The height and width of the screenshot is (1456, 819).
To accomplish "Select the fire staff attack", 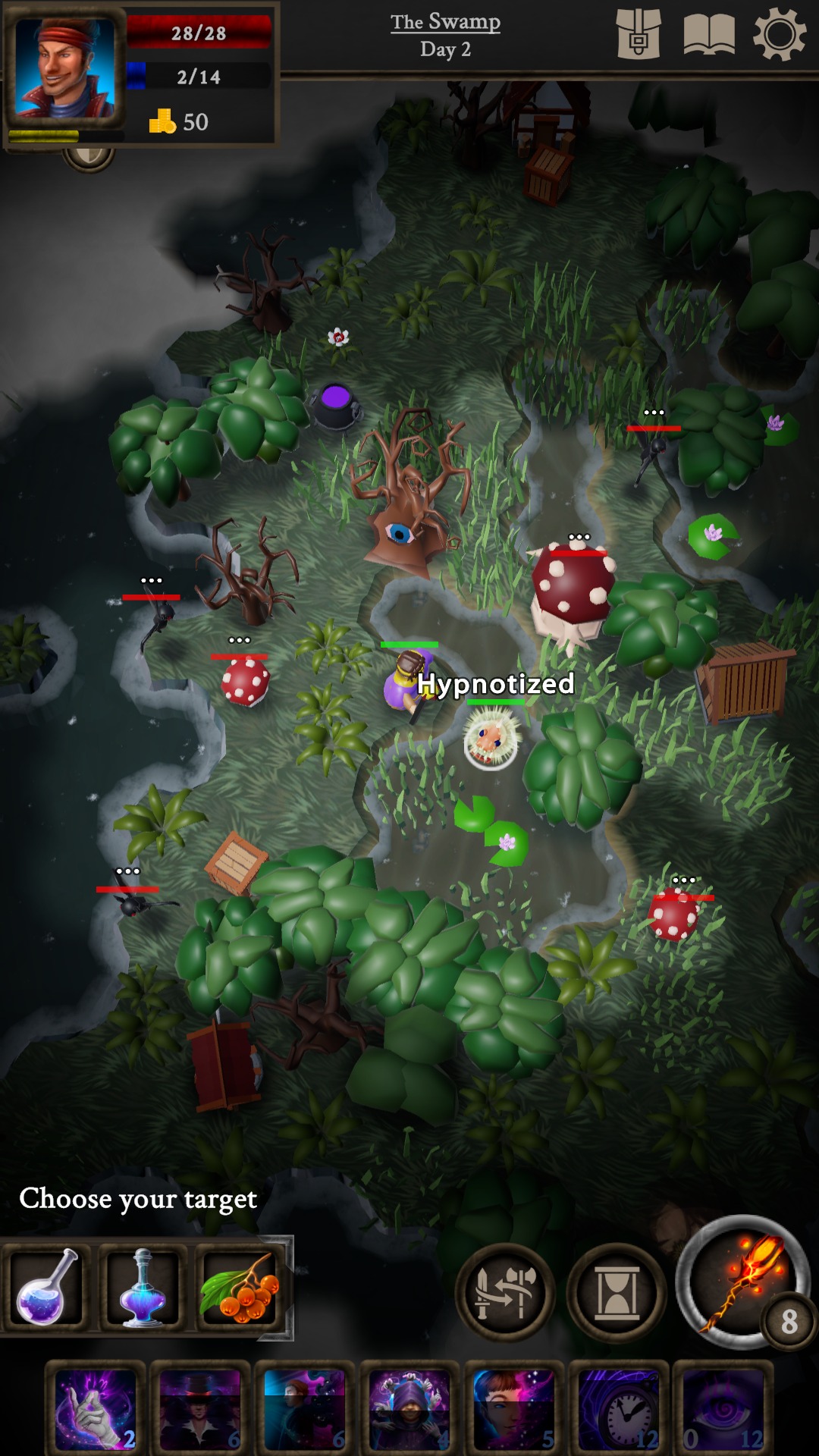I will [743, 1283].
